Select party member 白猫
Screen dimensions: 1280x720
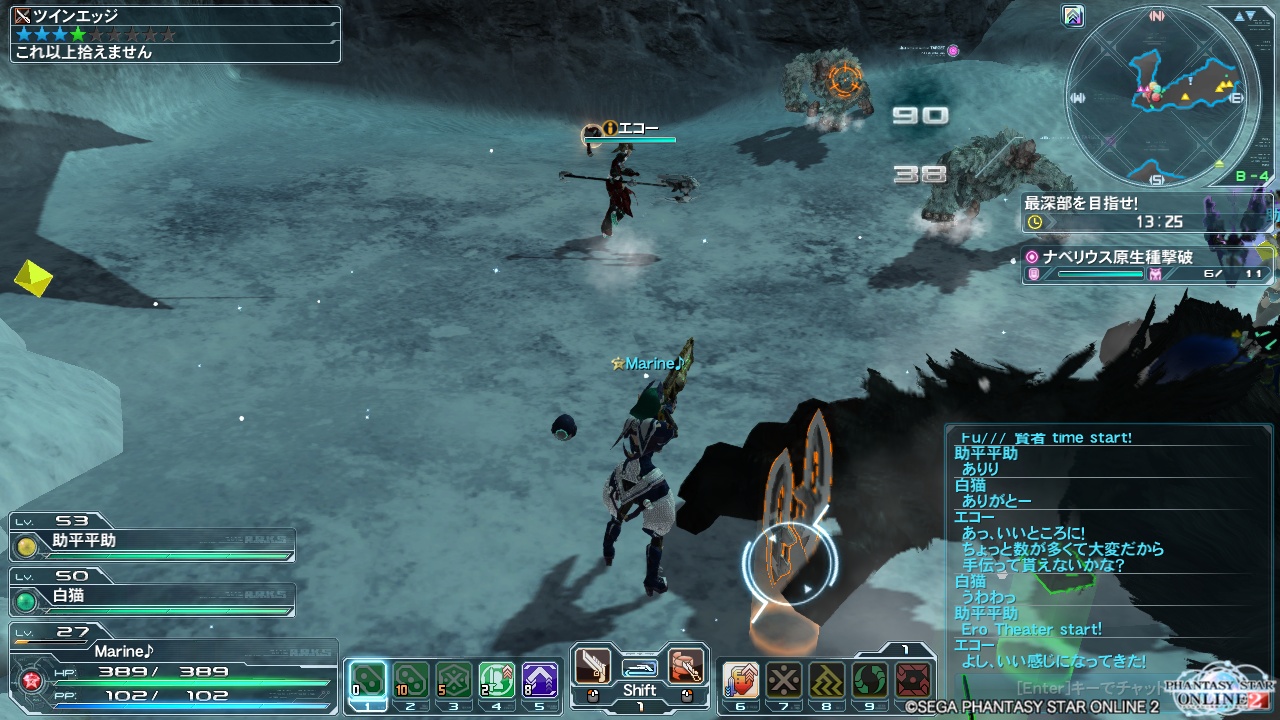152,598
